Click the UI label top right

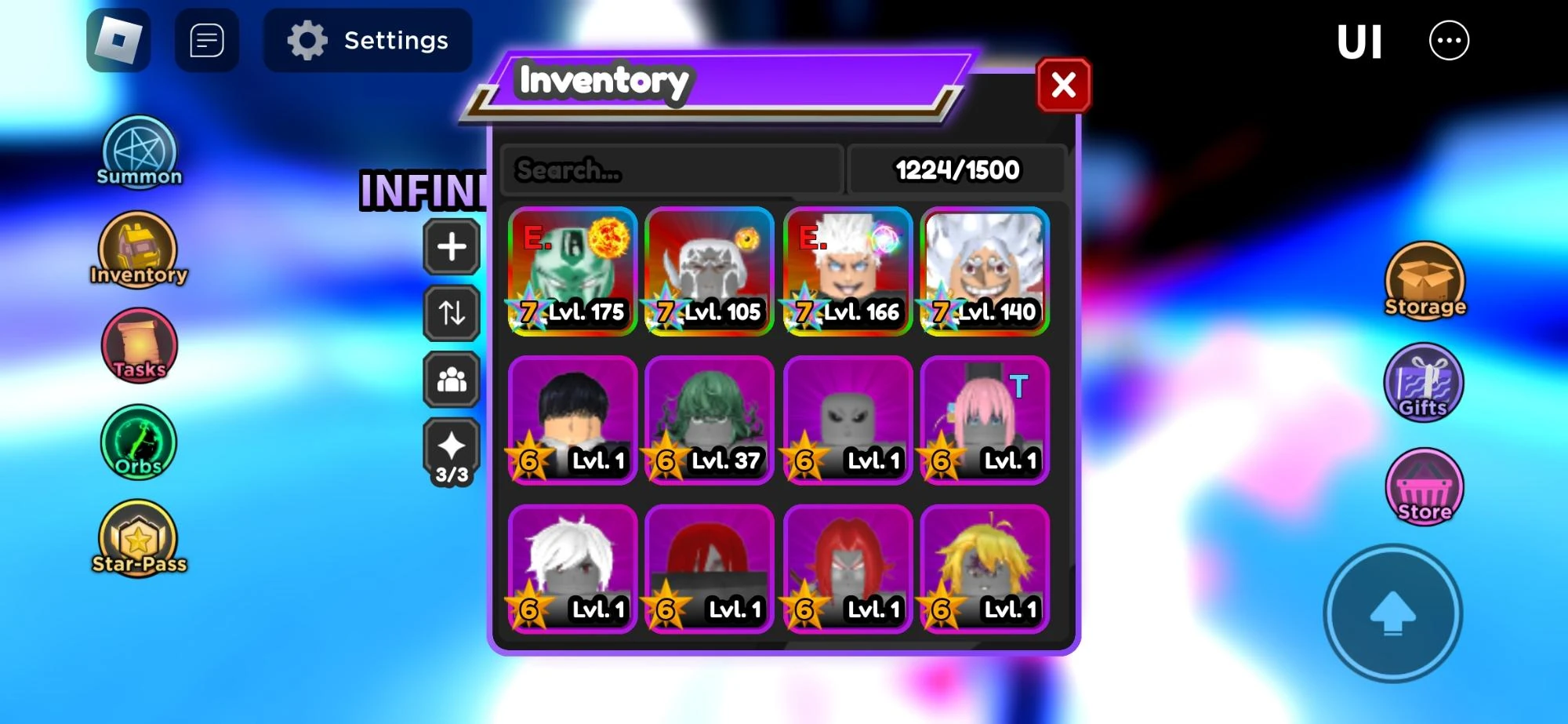click(x=1360, y=39)
